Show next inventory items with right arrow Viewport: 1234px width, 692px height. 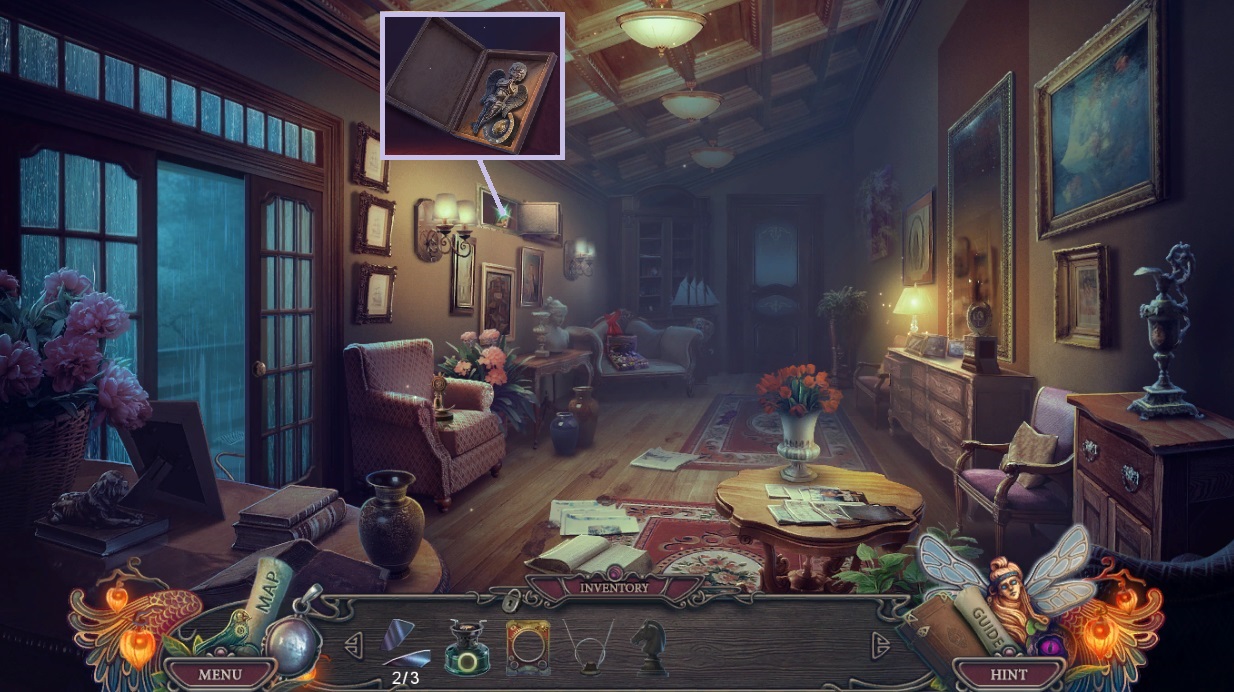click(x=880, y=645)
